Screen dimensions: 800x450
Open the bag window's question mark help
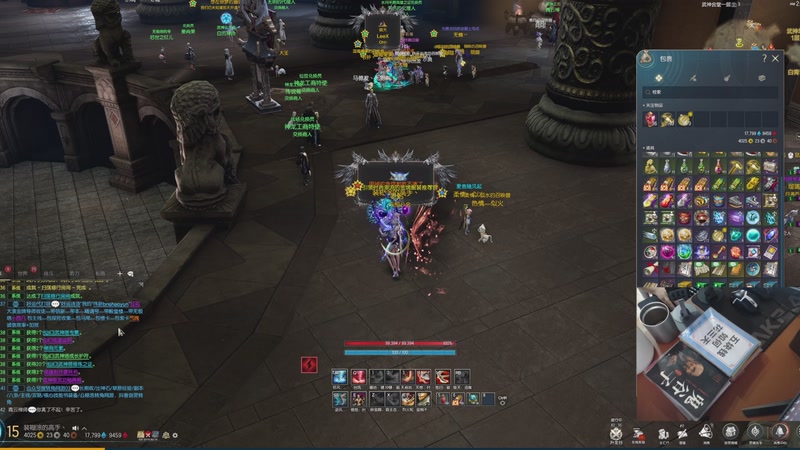tap(764, 59)
